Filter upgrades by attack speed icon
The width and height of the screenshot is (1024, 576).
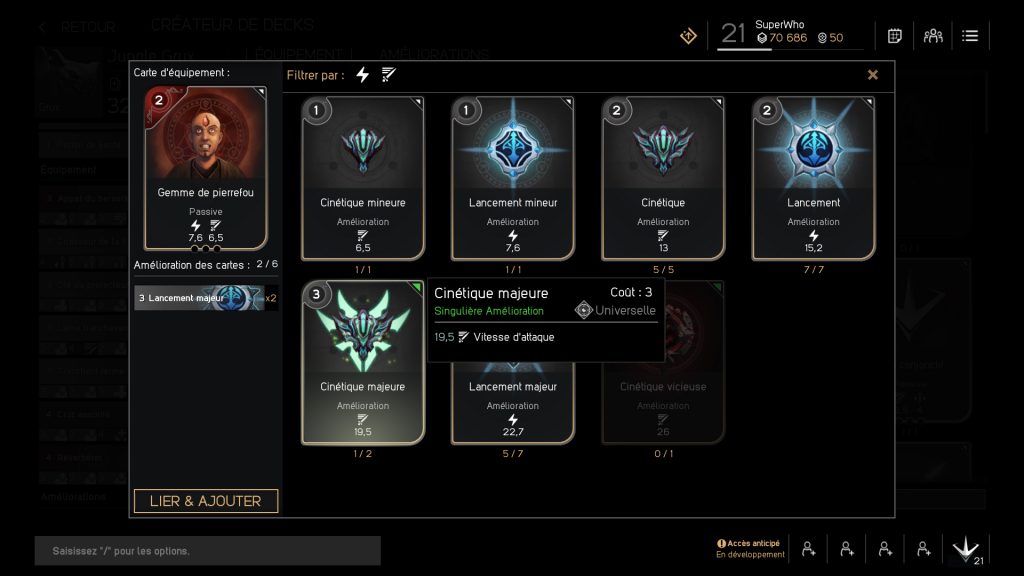389,75
